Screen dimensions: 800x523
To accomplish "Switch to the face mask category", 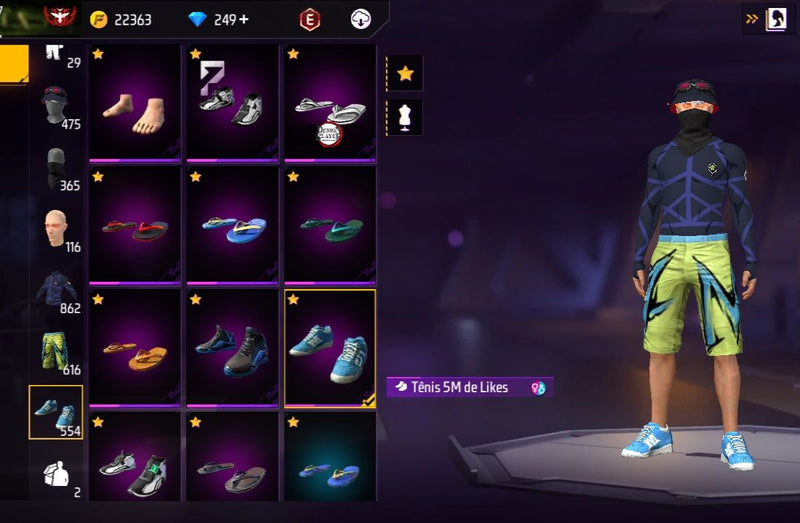I will coord(56,168).
